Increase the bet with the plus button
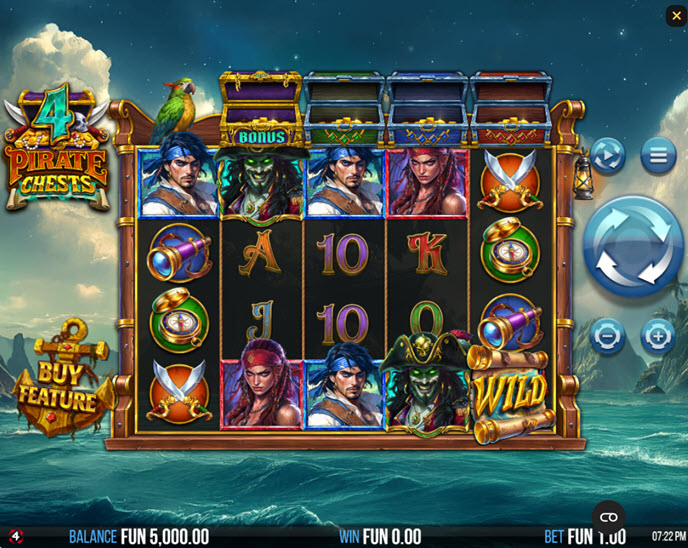Image resolution: width=688 pixels, height=548 pixels. click(x=657, y=337)
